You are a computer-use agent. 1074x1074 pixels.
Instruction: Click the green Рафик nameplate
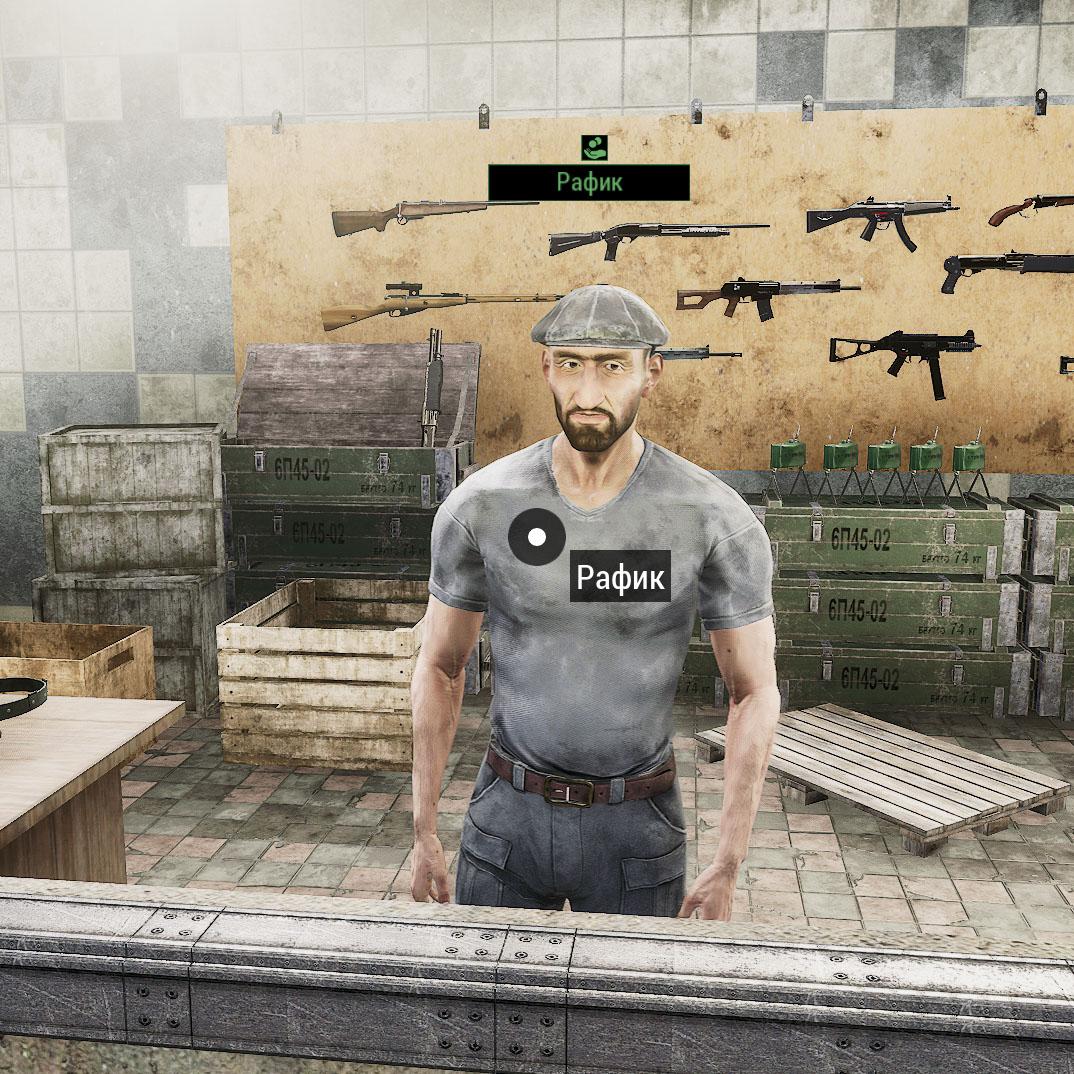589,183
